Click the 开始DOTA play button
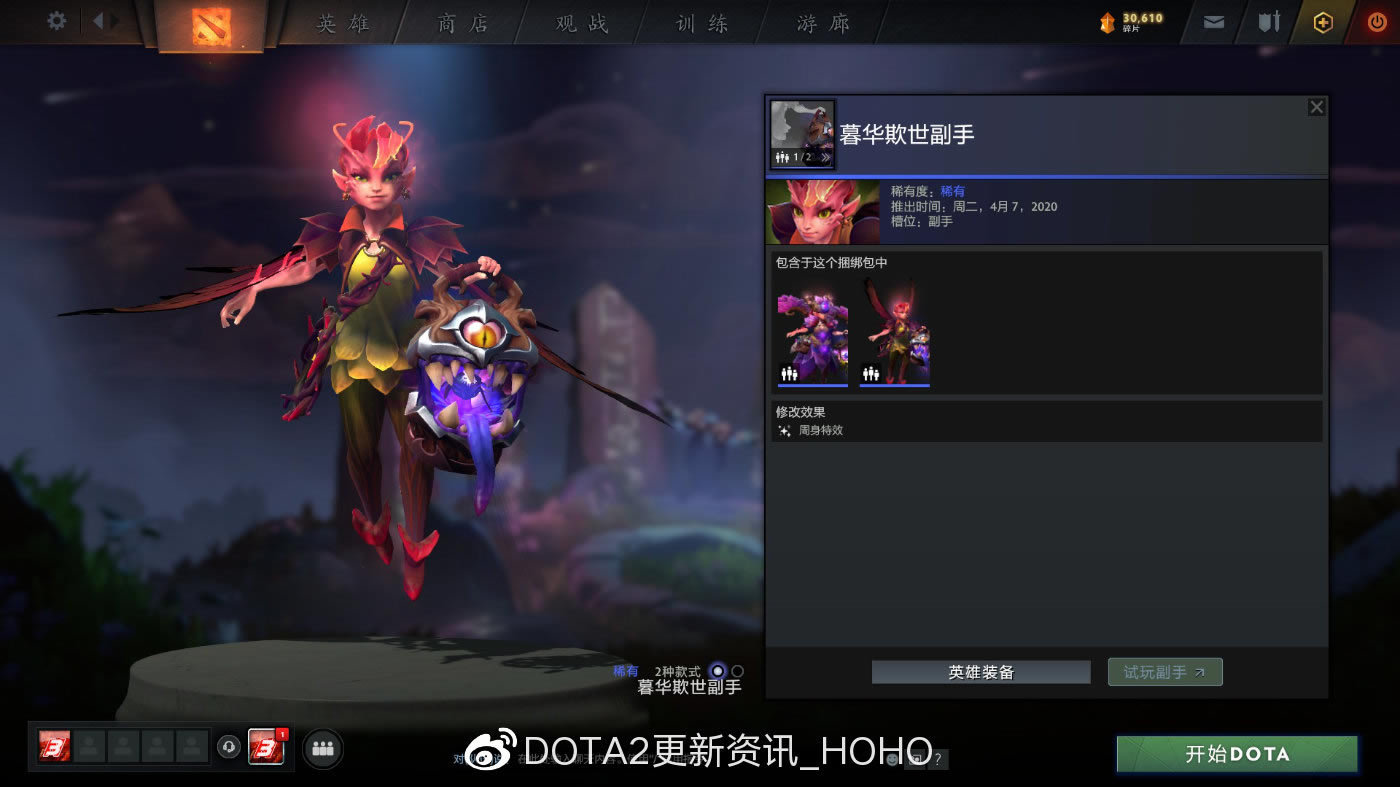Screen dimensions: 1400x787 tap(1236, 755)
